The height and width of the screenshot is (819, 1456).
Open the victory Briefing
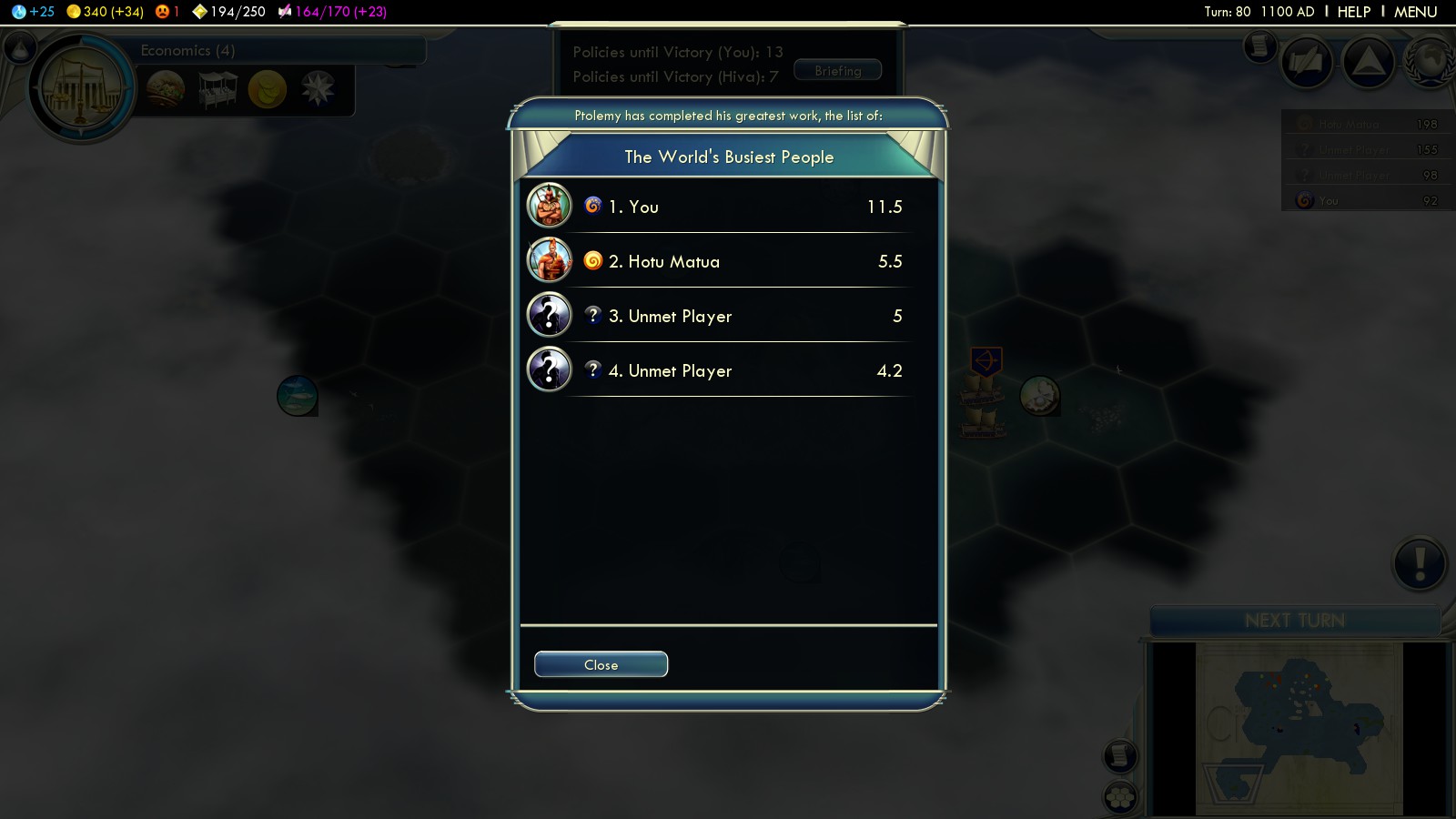click(x=837, y=70)
